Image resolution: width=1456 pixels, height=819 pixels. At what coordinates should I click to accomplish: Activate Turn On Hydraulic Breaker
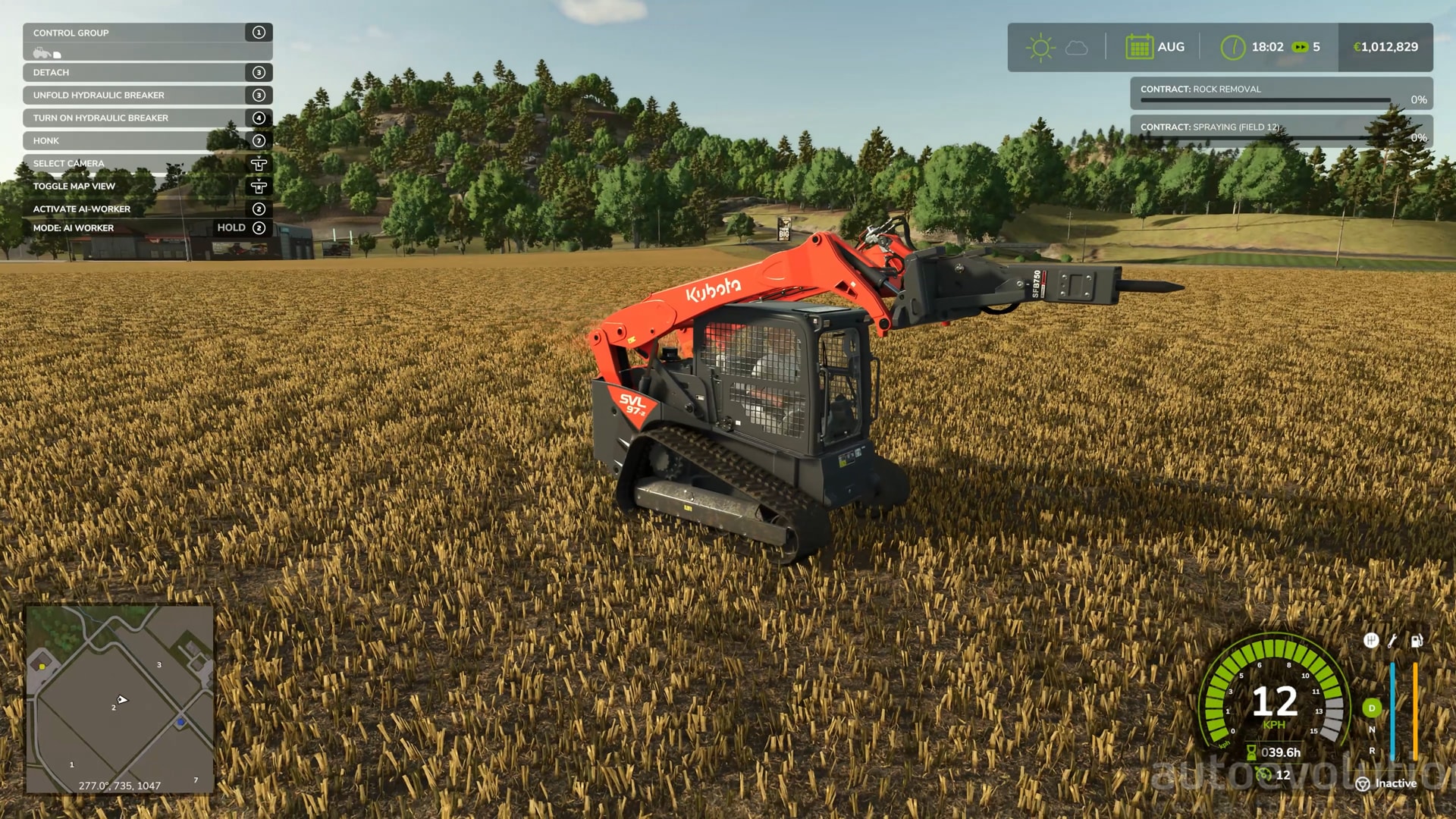pos(147,118)
